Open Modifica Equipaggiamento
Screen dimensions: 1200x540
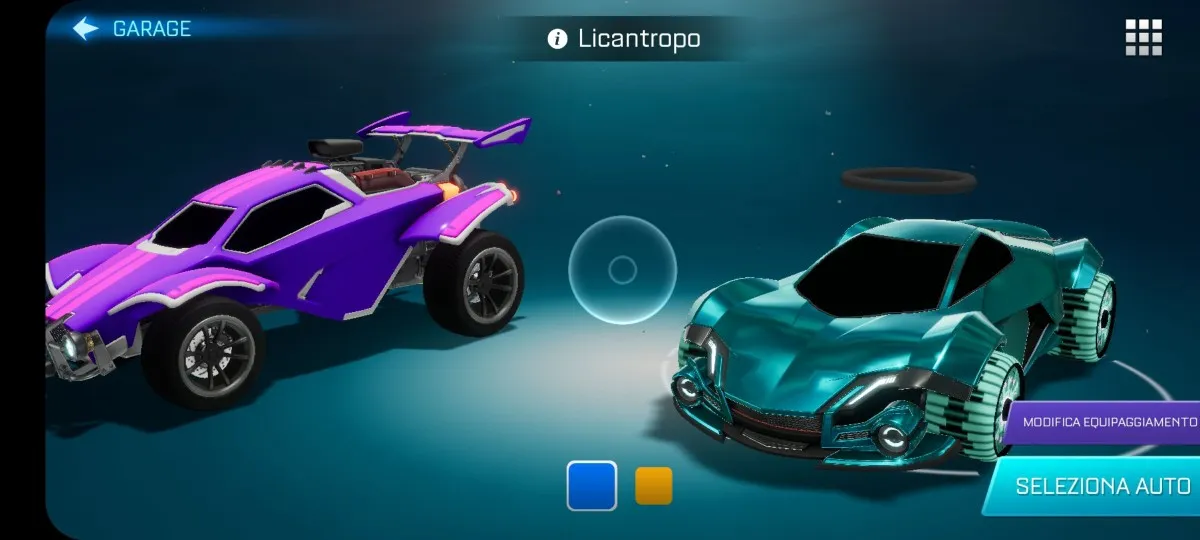1108,421
